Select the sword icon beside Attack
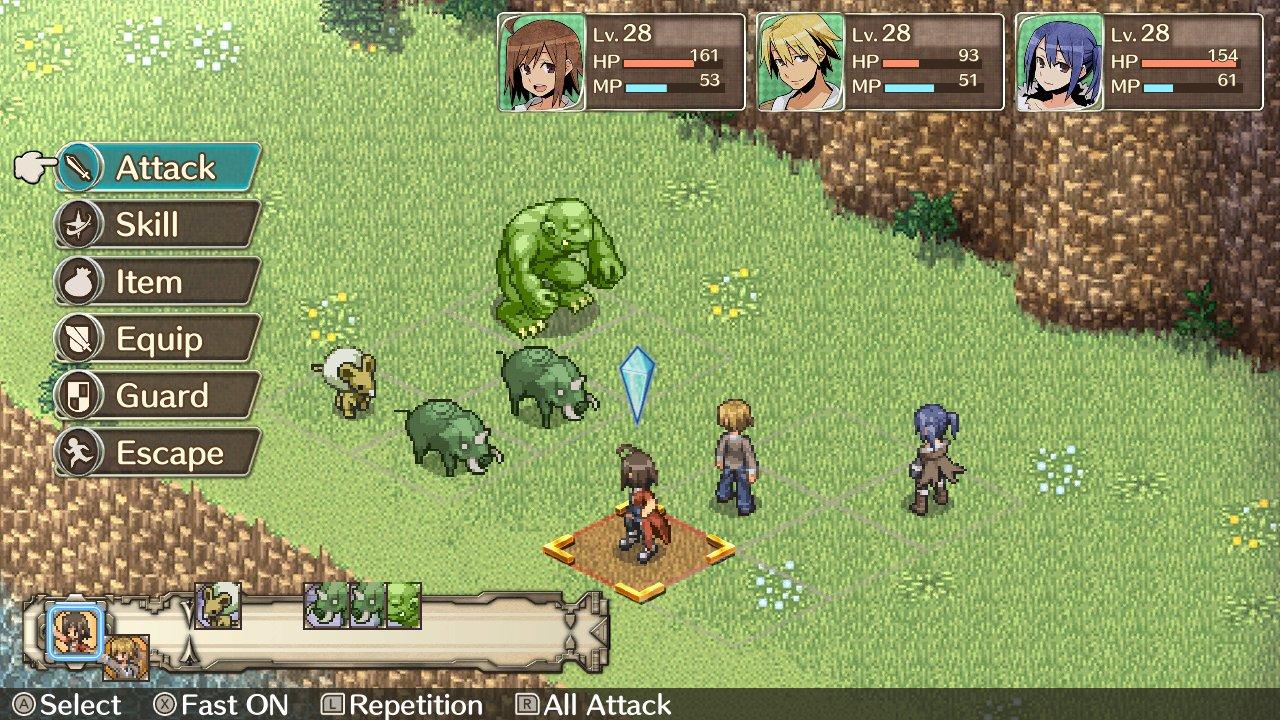Image resolution: width=1280 pixels, height=720 pixels. 78,168
